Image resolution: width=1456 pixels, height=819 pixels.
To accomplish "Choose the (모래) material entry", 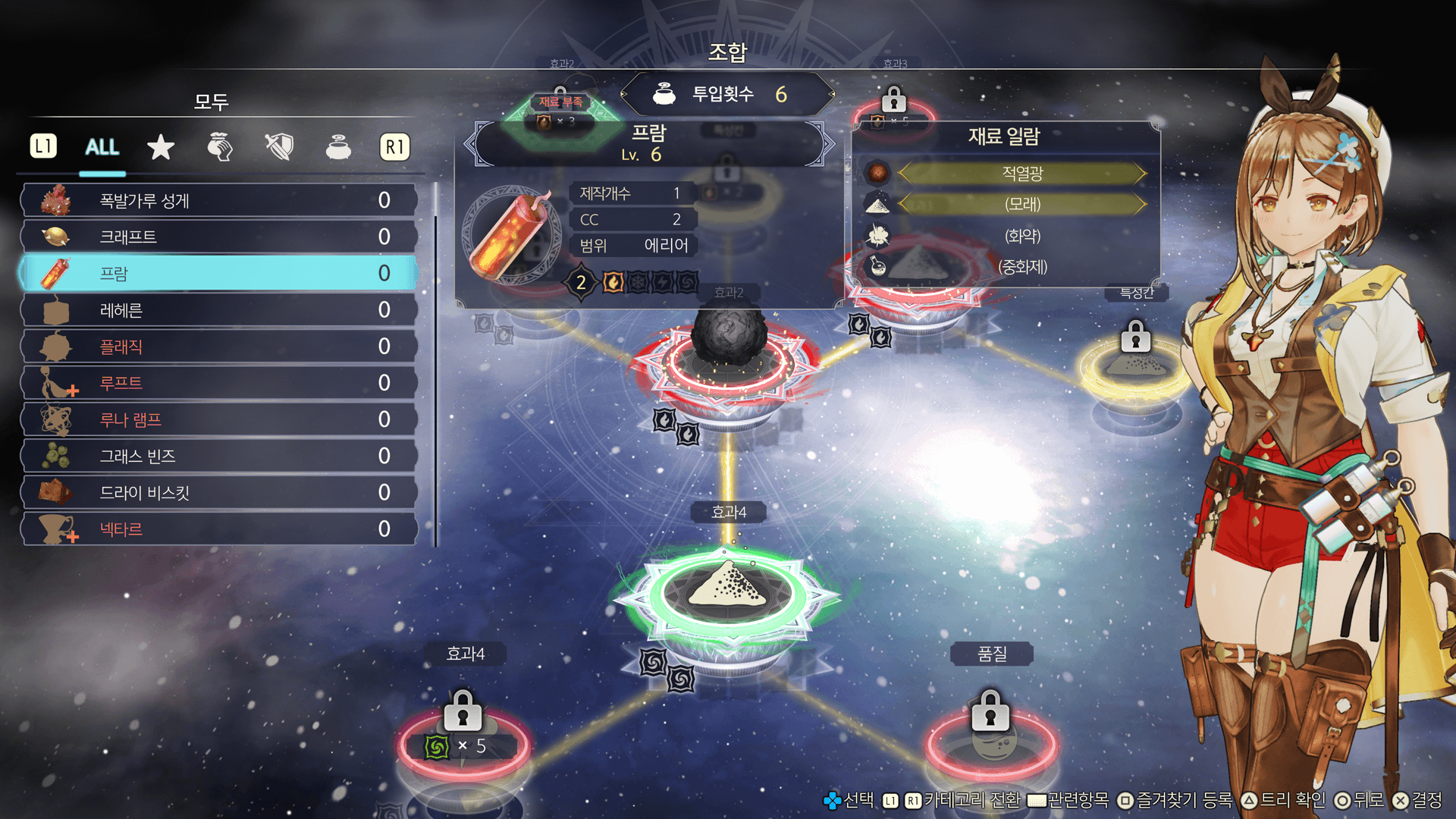I will pos(1021,204).
